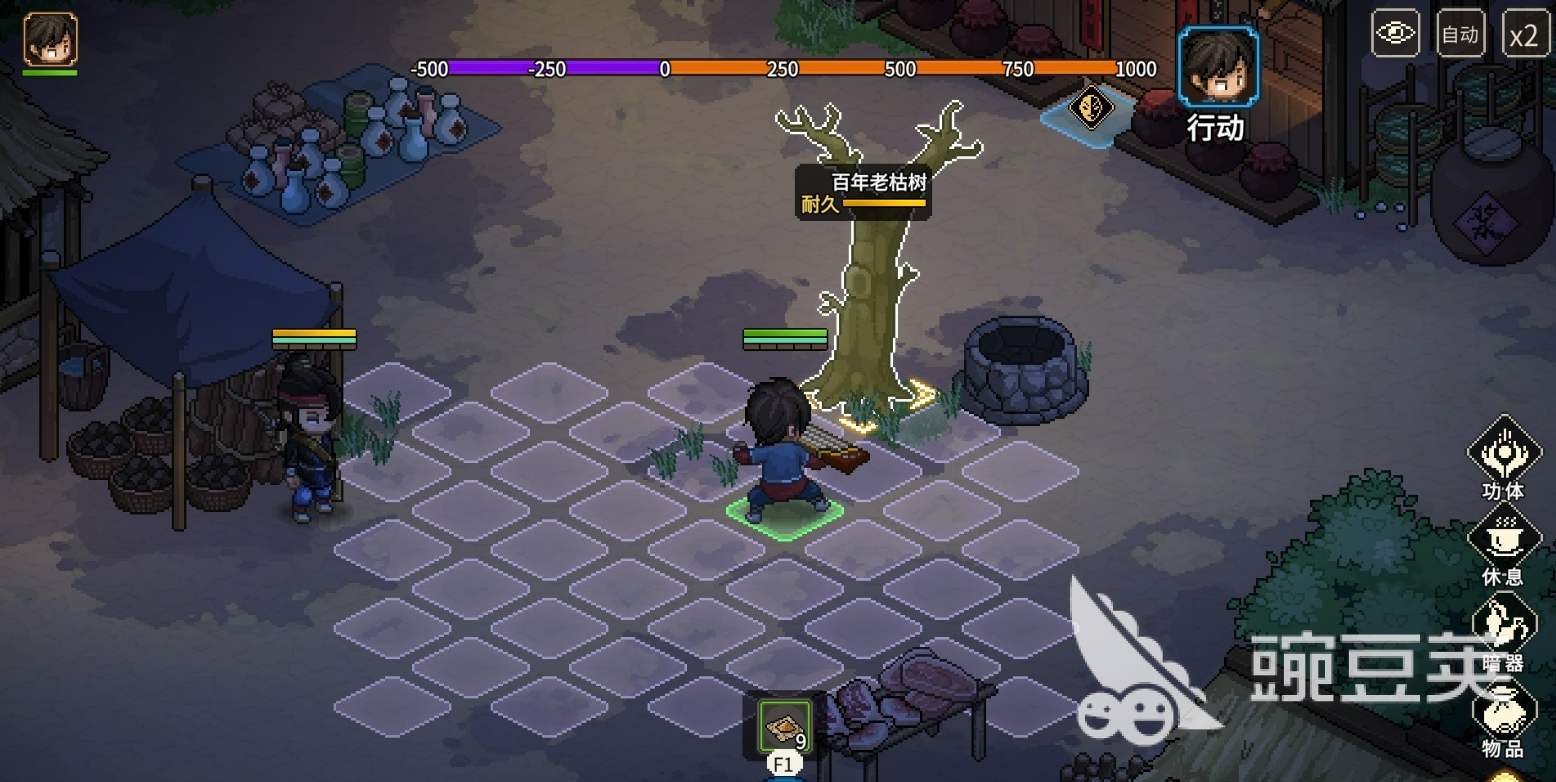Open the 功体 skills menu
The image size is (1556, 782).
(x=1503, y=453)
